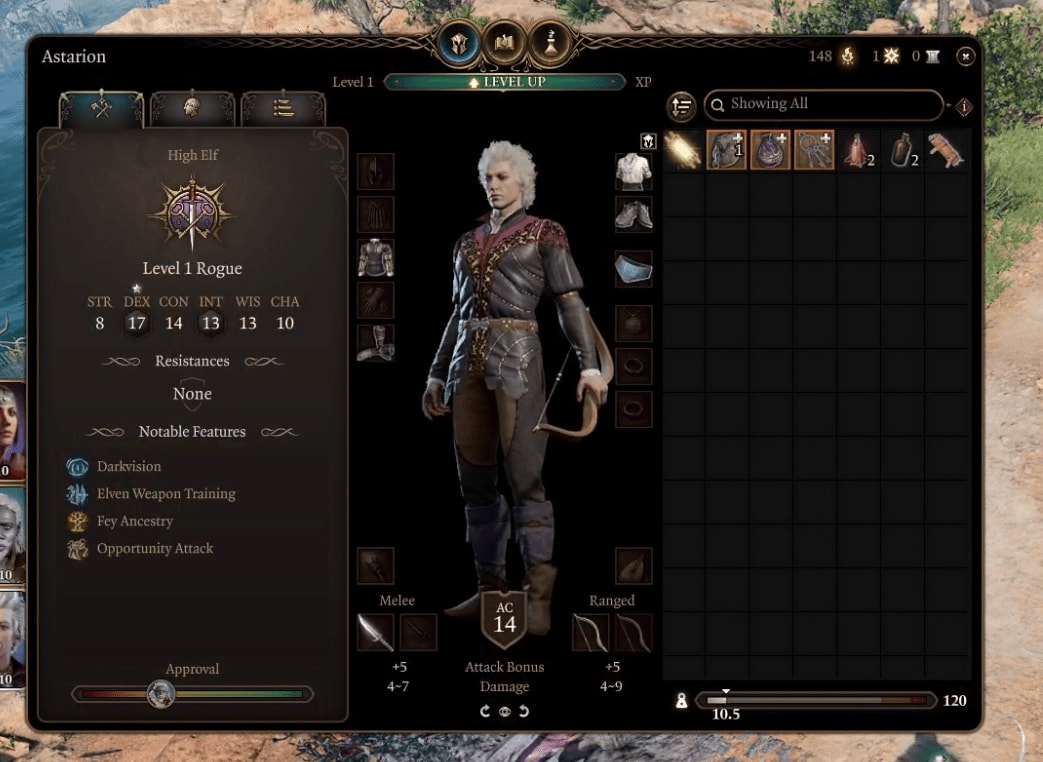Select the glowing scroll inventory item

(x=683, y=149)
